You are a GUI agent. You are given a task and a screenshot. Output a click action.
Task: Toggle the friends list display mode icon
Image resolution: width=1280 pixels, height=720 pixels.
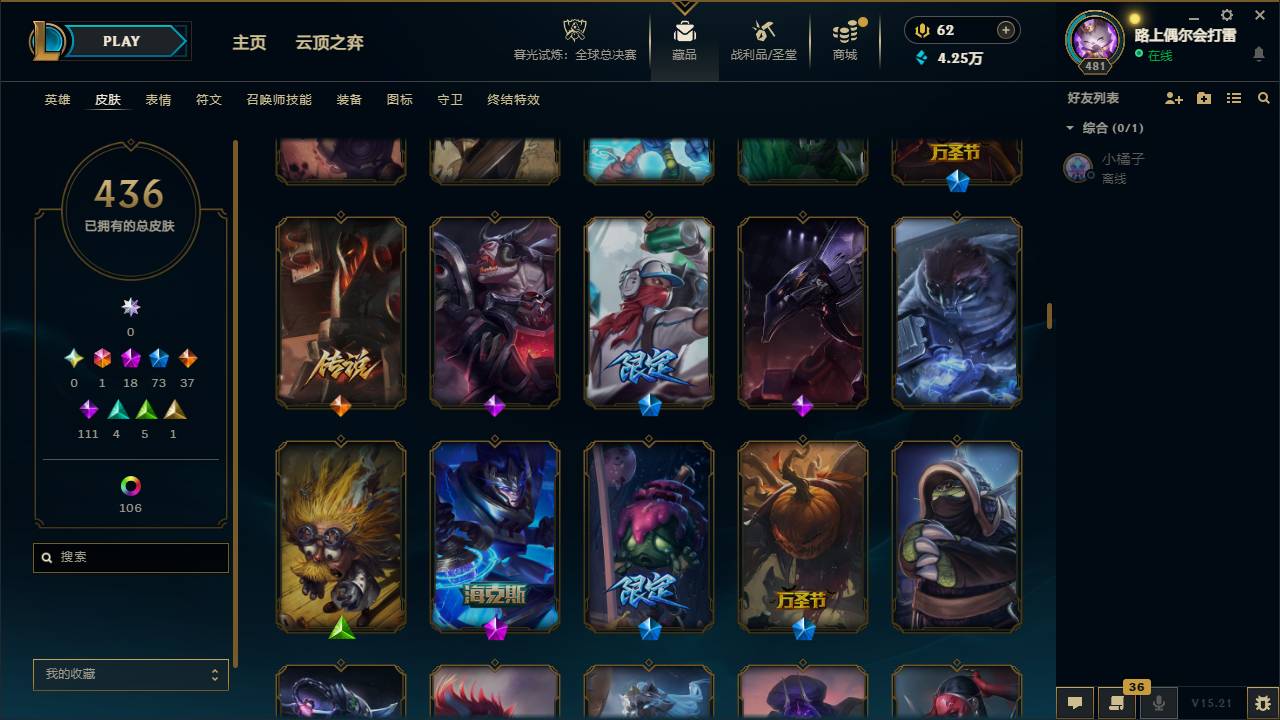click(1234, 97)
